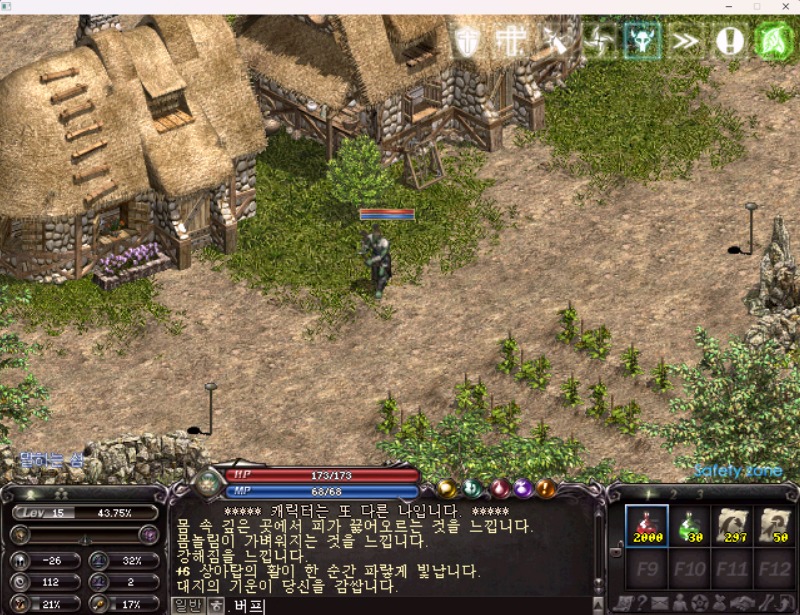Screen dimensions: 800x615
Task: Select the scroll slot with 297 count
Action: coord(735,525)
